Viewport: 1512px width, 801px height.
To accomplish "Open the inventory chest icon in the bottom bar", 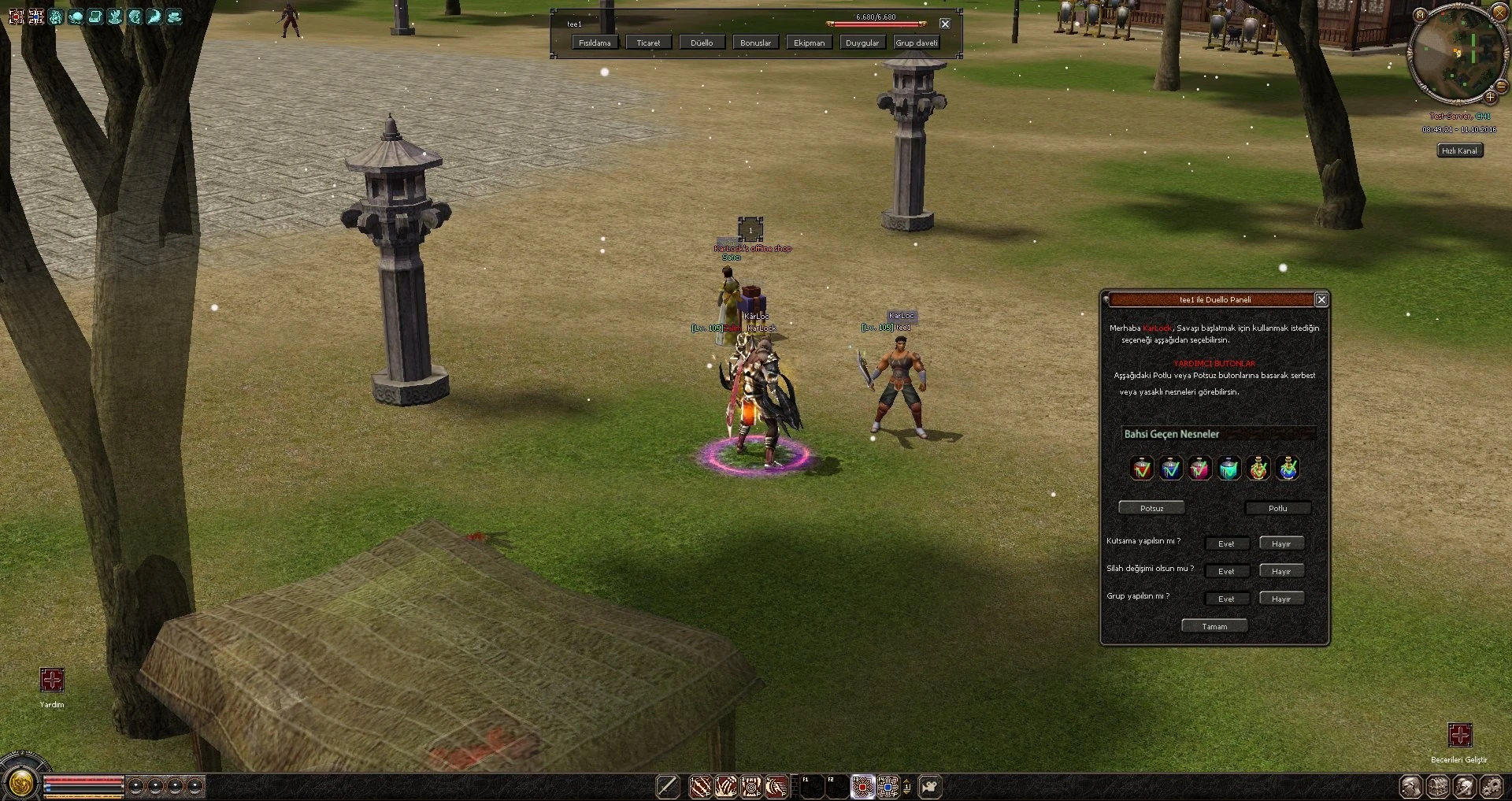I will click(1438, 786).
